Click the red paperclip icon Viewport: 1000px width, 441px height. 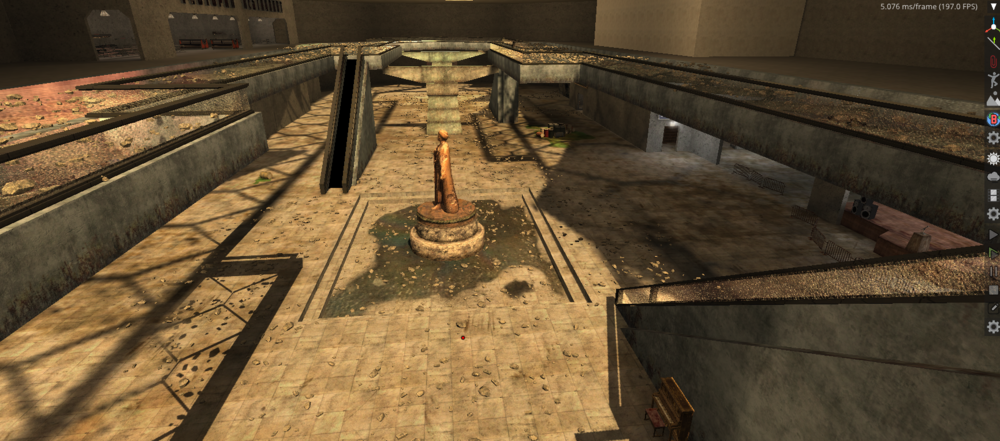click(993, 61)
